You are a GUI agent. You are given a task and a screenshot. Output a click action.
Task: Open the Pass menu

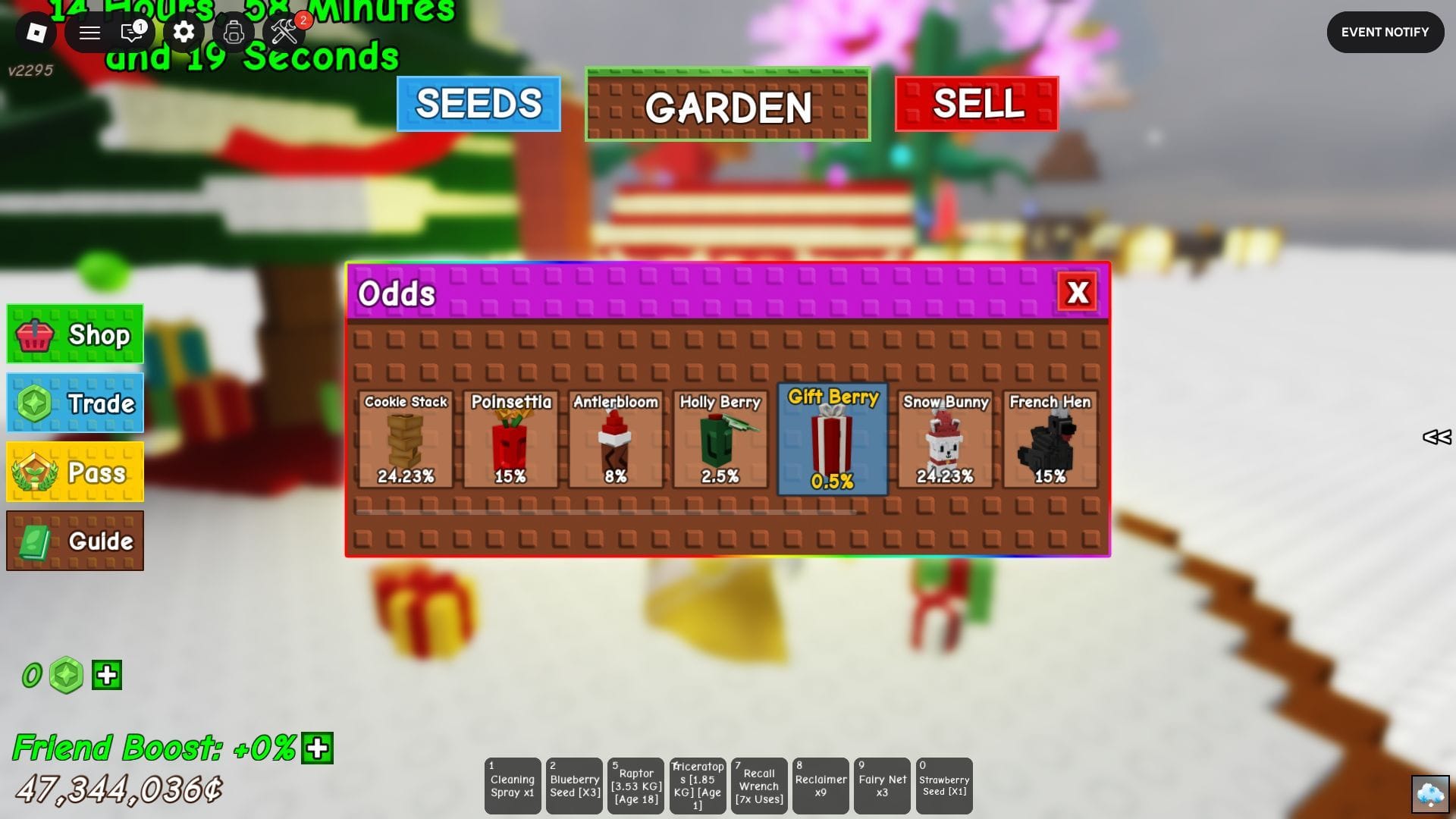pos(74,471)
